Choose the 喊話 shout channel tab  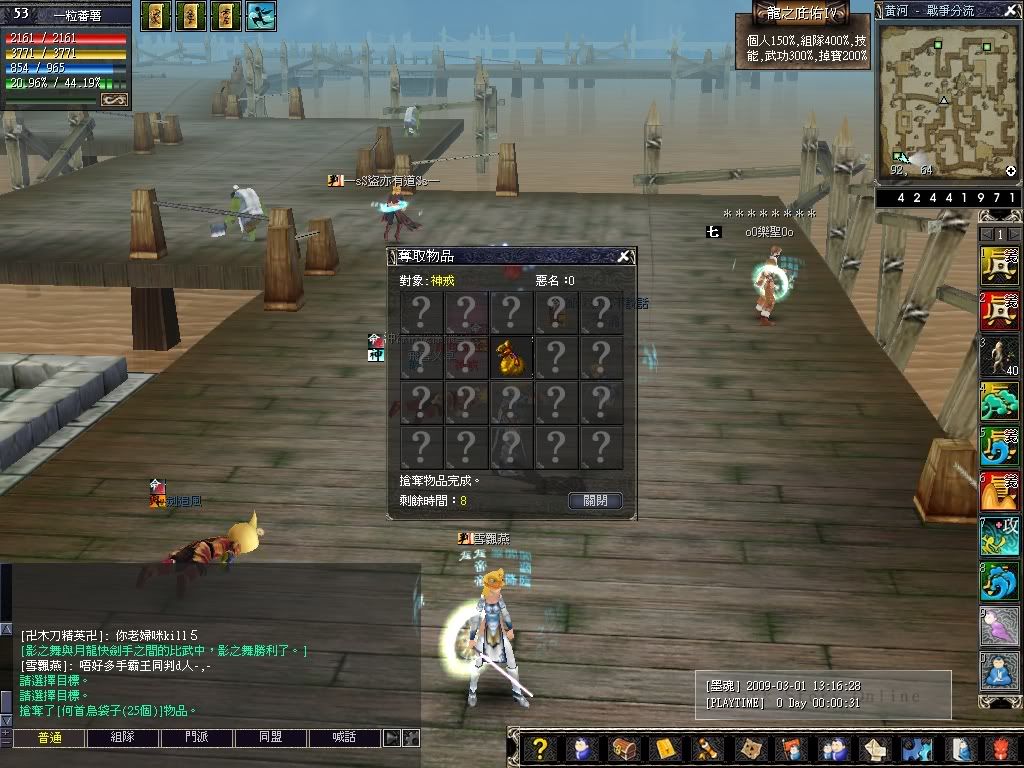pos(344,738)
